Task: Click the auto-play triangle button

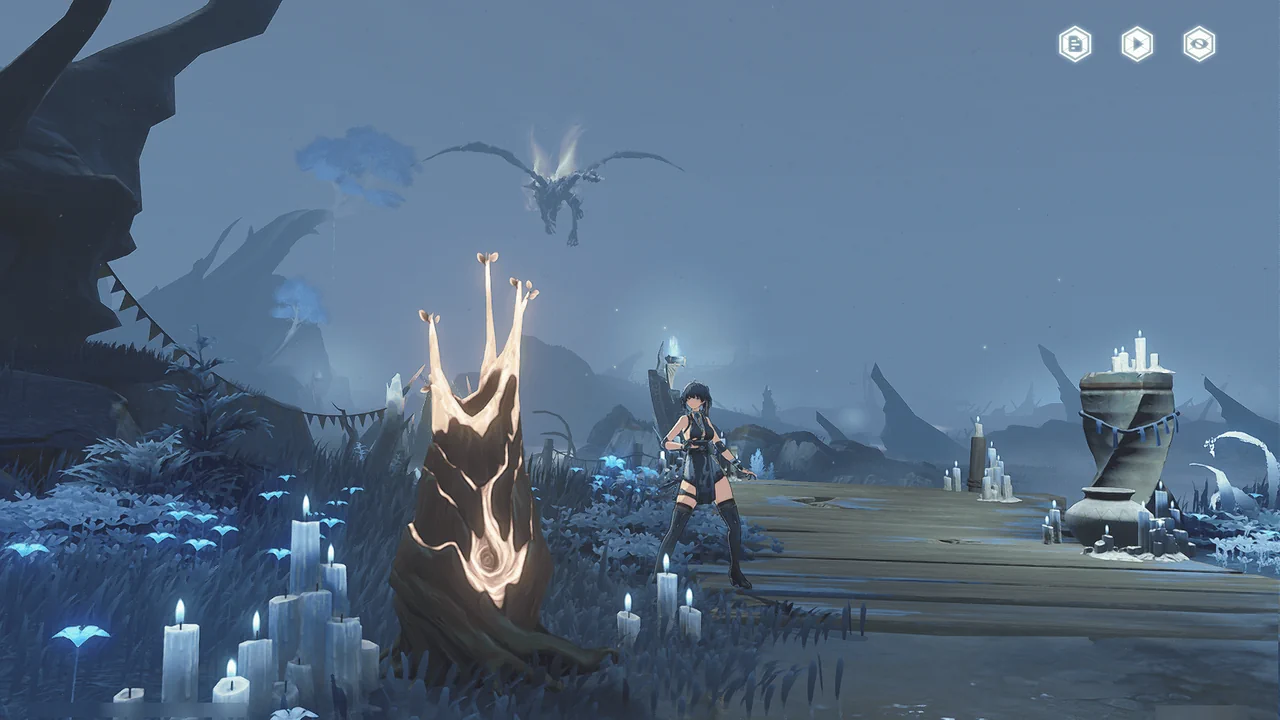Action: point(1137,44)
